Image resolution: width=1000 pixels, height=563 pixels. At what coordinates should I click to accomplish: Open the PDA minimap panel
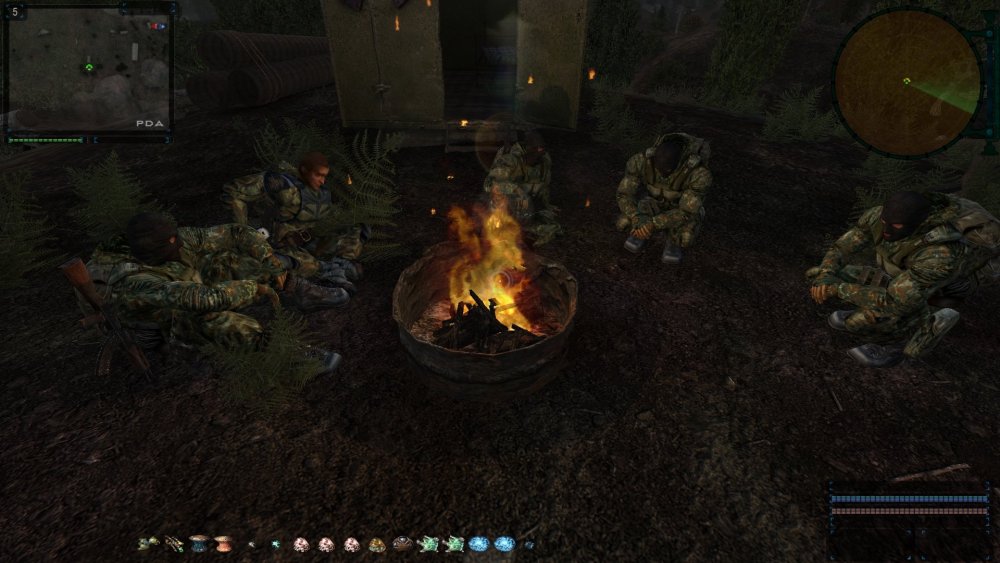coord(89,70)
